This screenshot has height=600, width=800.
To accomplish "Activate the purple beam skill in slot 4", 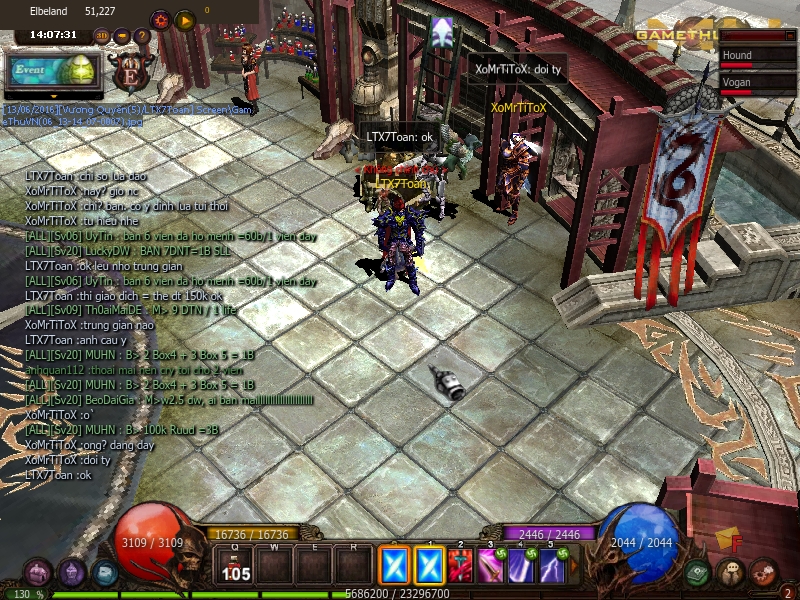I will pyautogui.click(x=521, y=566).
